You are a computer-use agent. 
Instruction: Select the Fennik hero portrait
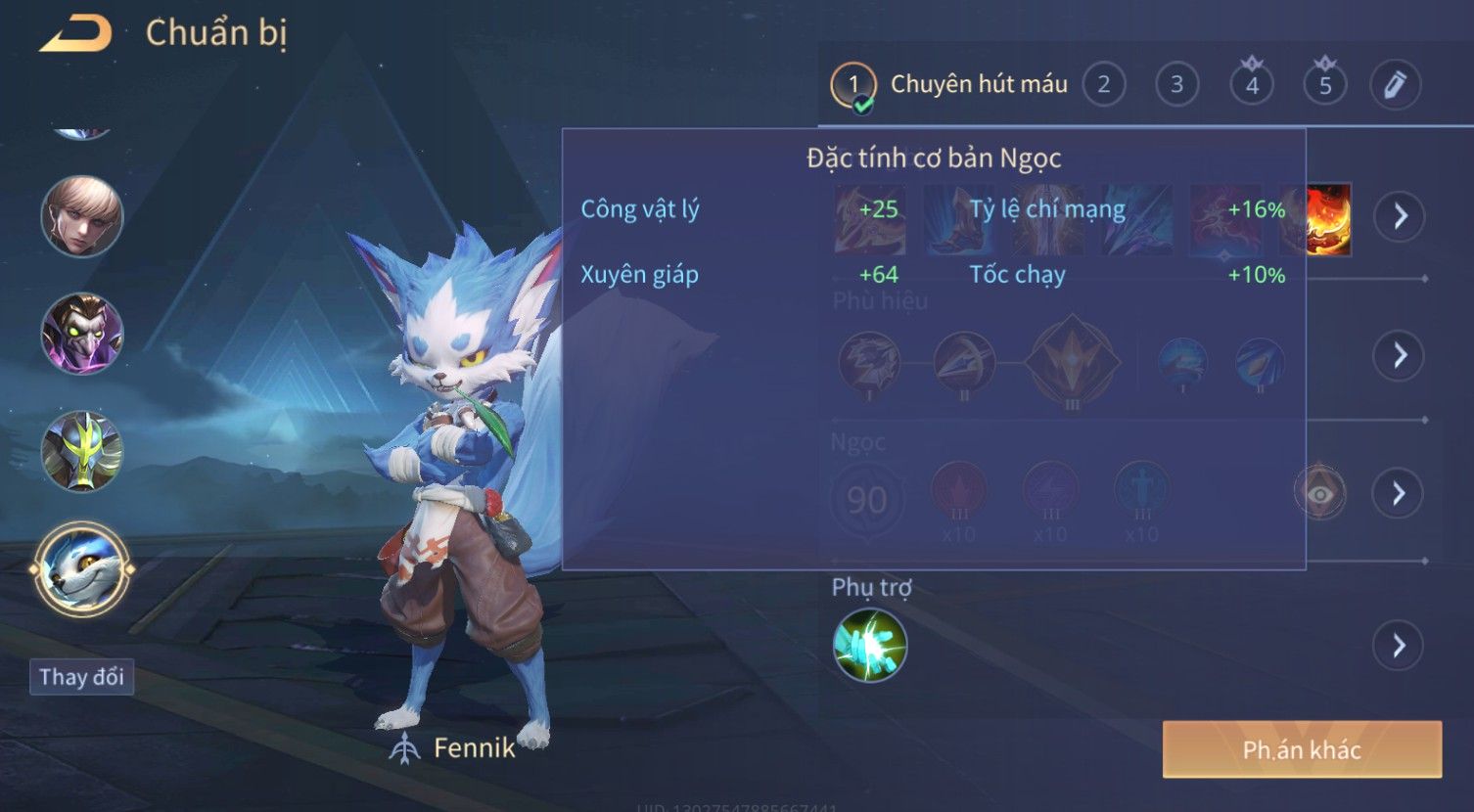pos(81,570)
